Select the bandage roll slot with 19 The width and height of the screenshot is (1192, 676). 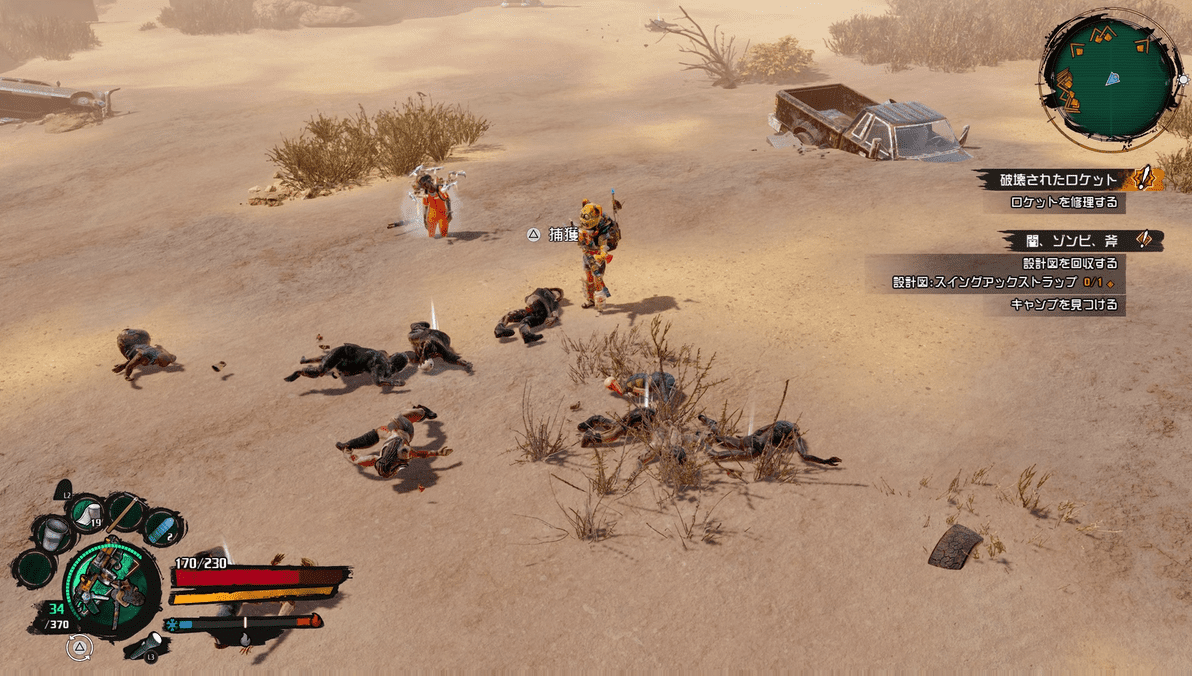point(87,513)
